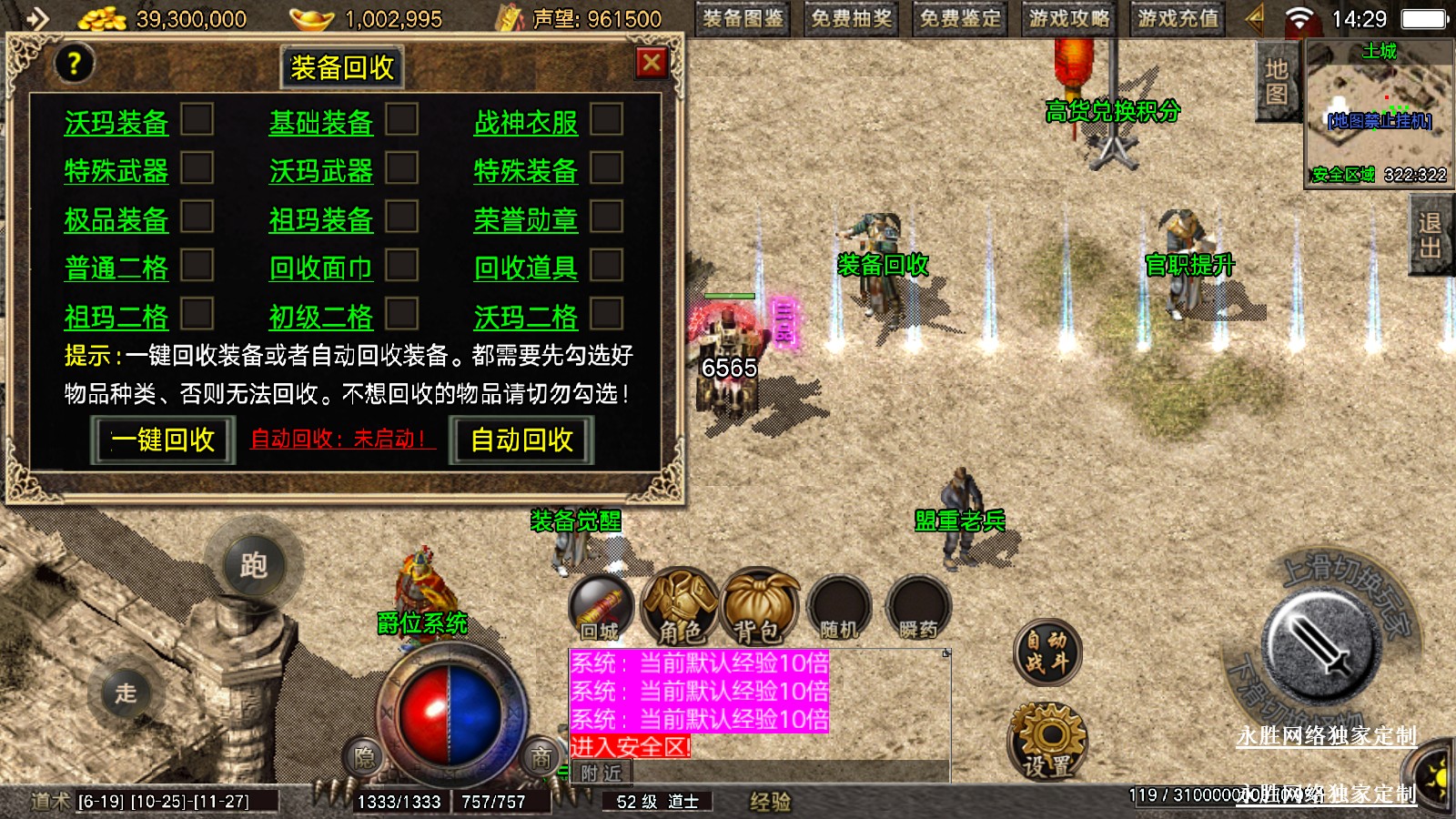Screen dimensions: 1456x819
Task: Open the 装备图鉴 top menu
Action: click(x=743, y=19)
